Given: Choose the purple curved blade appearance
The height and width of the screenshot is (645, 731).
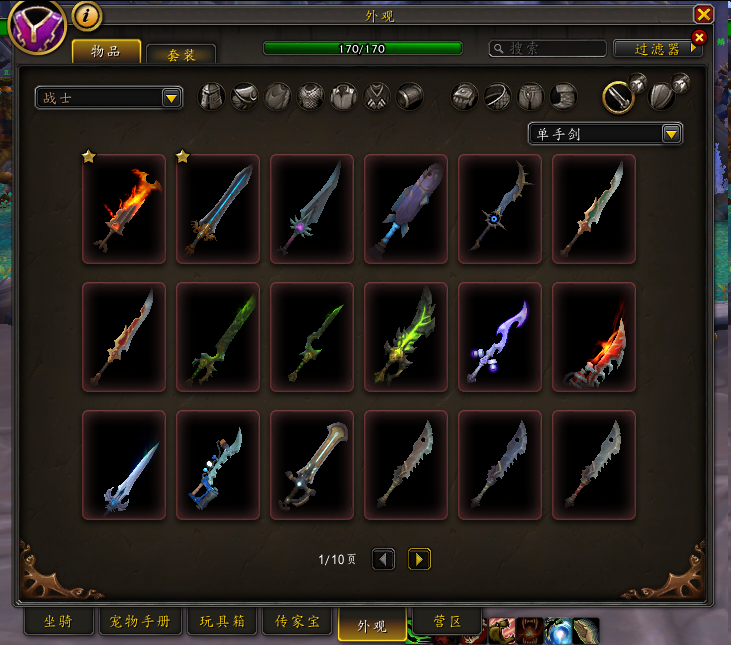Looking at the screenshot, I should point(500,337).
